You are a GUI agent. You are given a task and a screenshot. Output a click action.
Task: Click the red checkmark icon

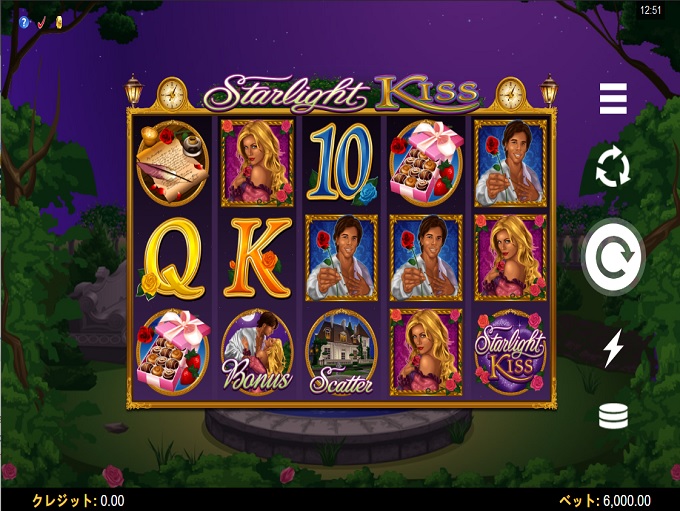[41, 21]
